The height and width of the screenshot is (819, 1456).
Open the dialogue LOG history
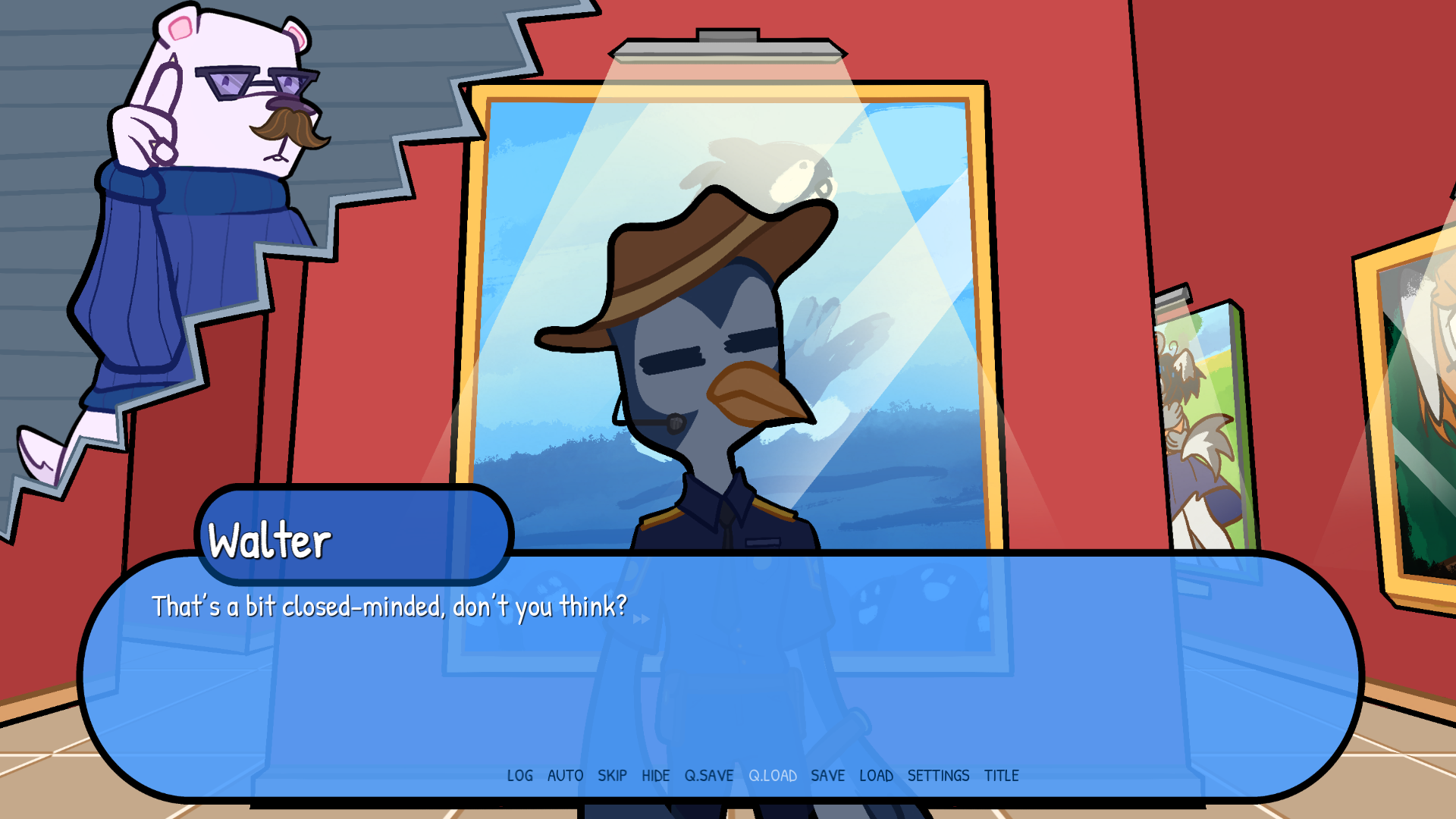tap(520, 776)
